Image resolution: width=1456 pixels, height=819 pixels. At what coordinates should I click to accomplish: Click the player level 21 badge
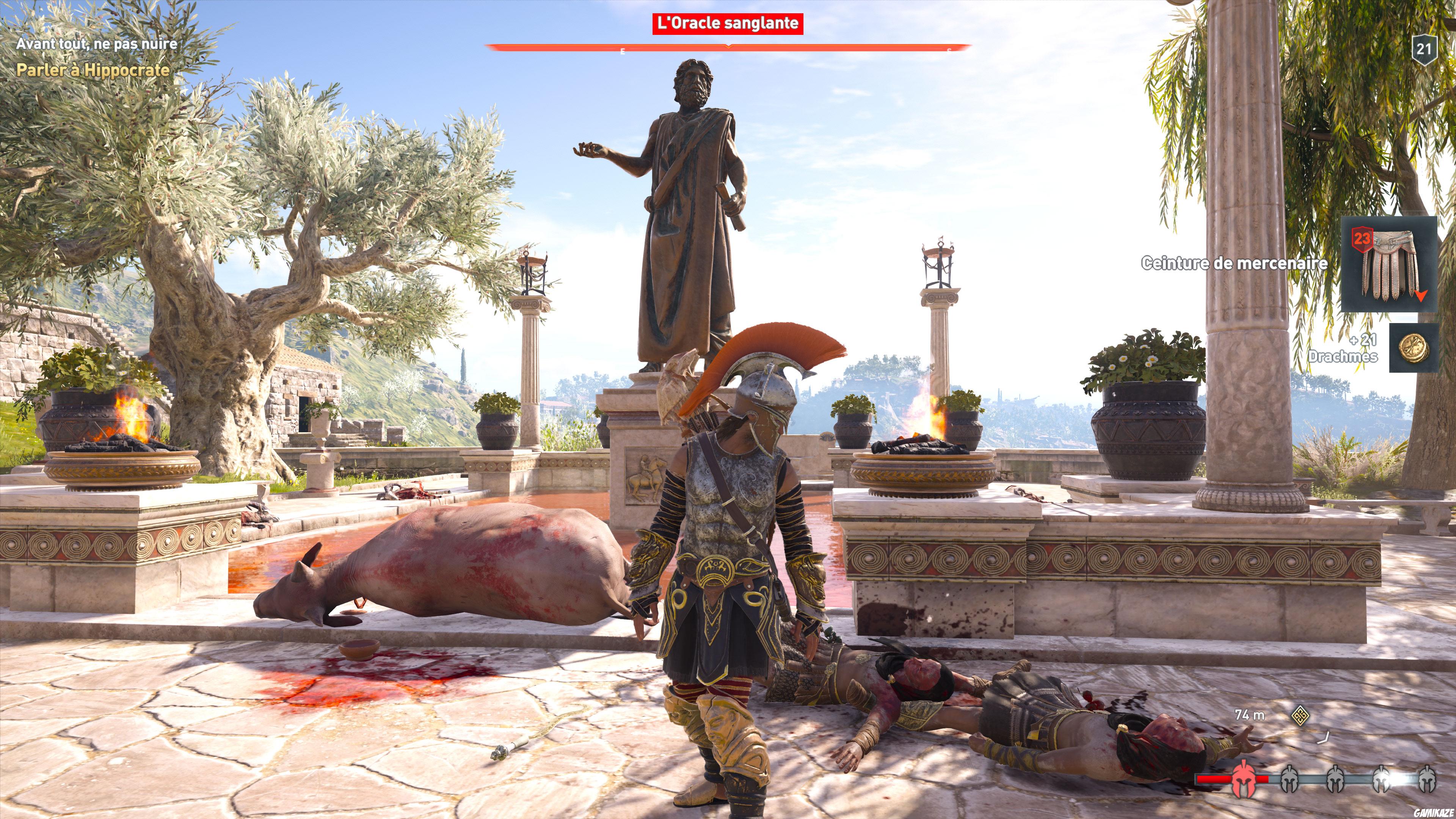pos(1425,50)
